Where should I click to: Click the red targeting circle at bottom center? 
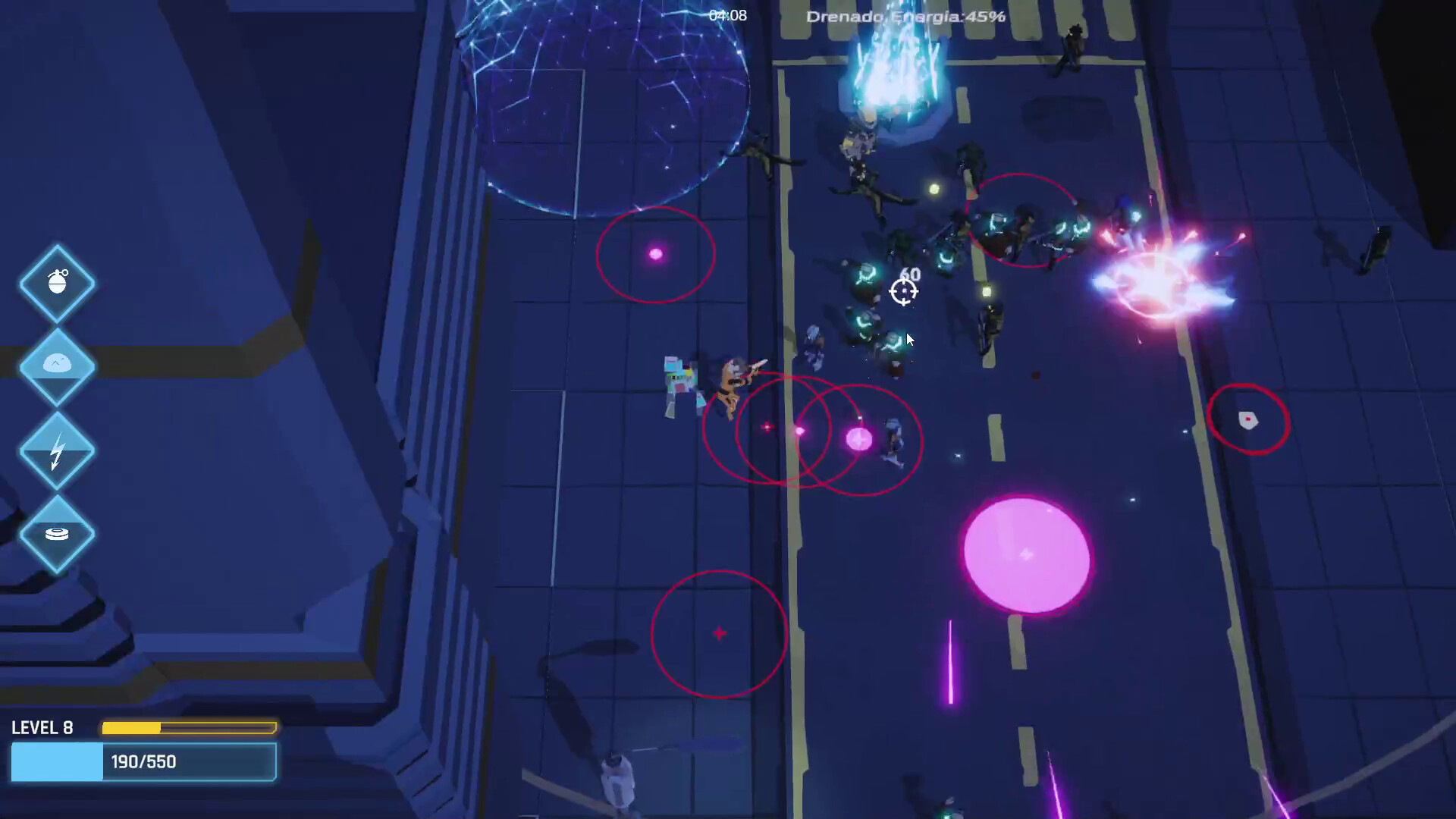[x=718, y=634]
